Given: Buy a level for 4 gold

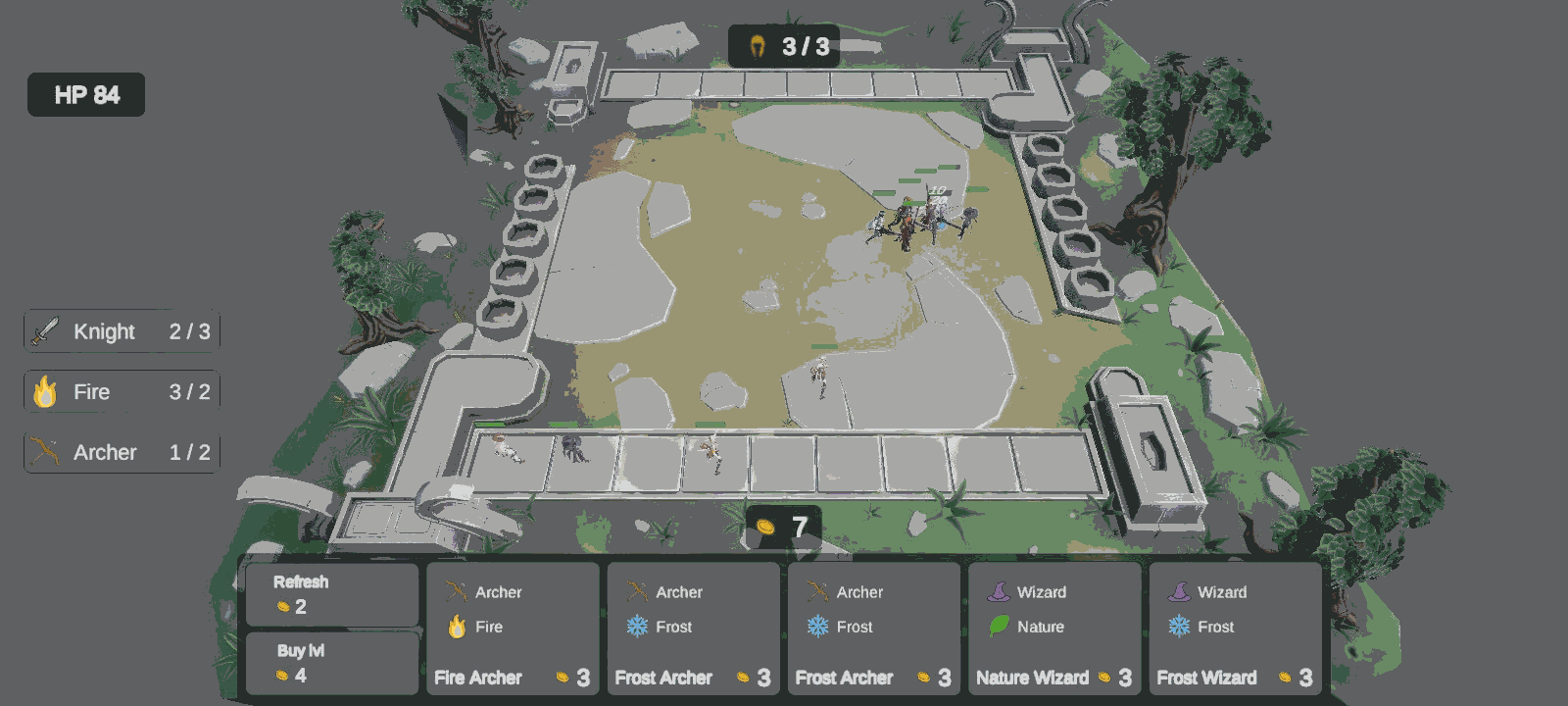Looking at the screenshot, I should coord(331,663).
